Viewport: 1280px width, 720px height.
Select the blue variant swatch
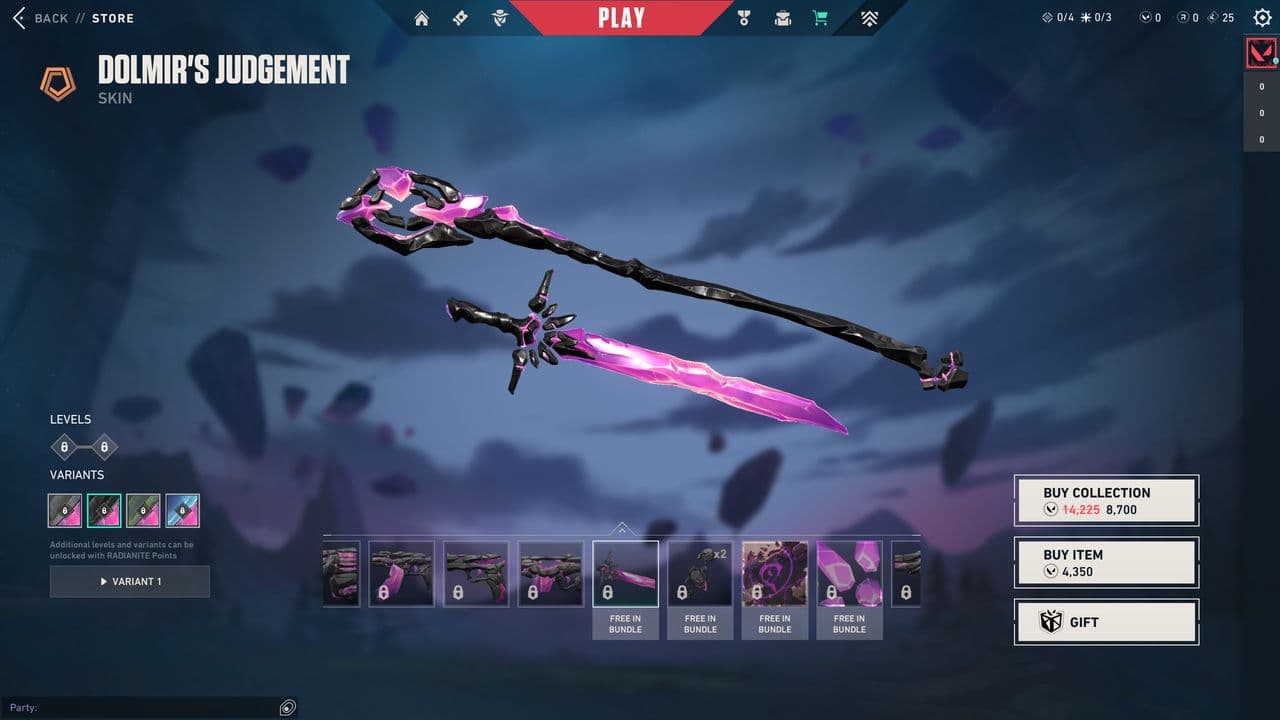(x=183, y=510)
